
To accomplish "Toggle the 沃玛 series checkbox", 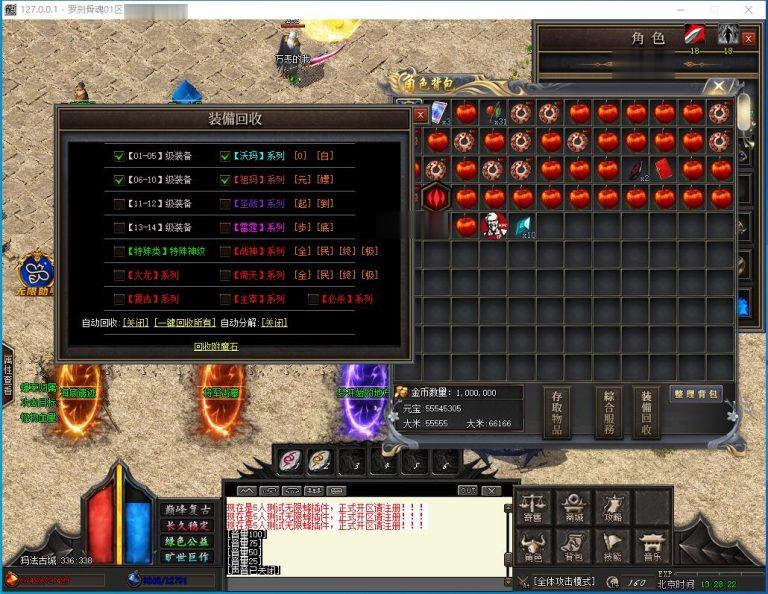I will [x=225, y=156].
